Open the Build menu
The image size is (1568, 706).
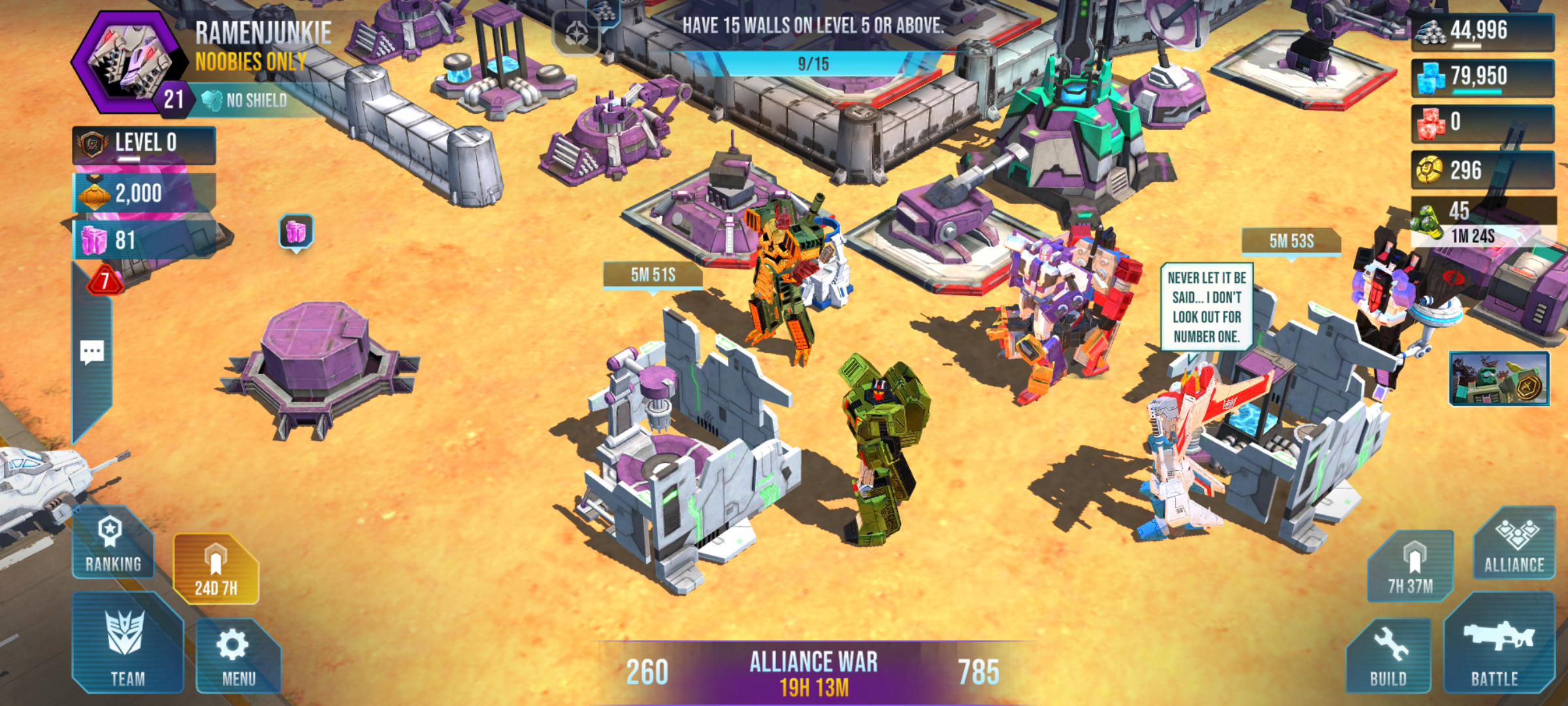[1389, 656]
